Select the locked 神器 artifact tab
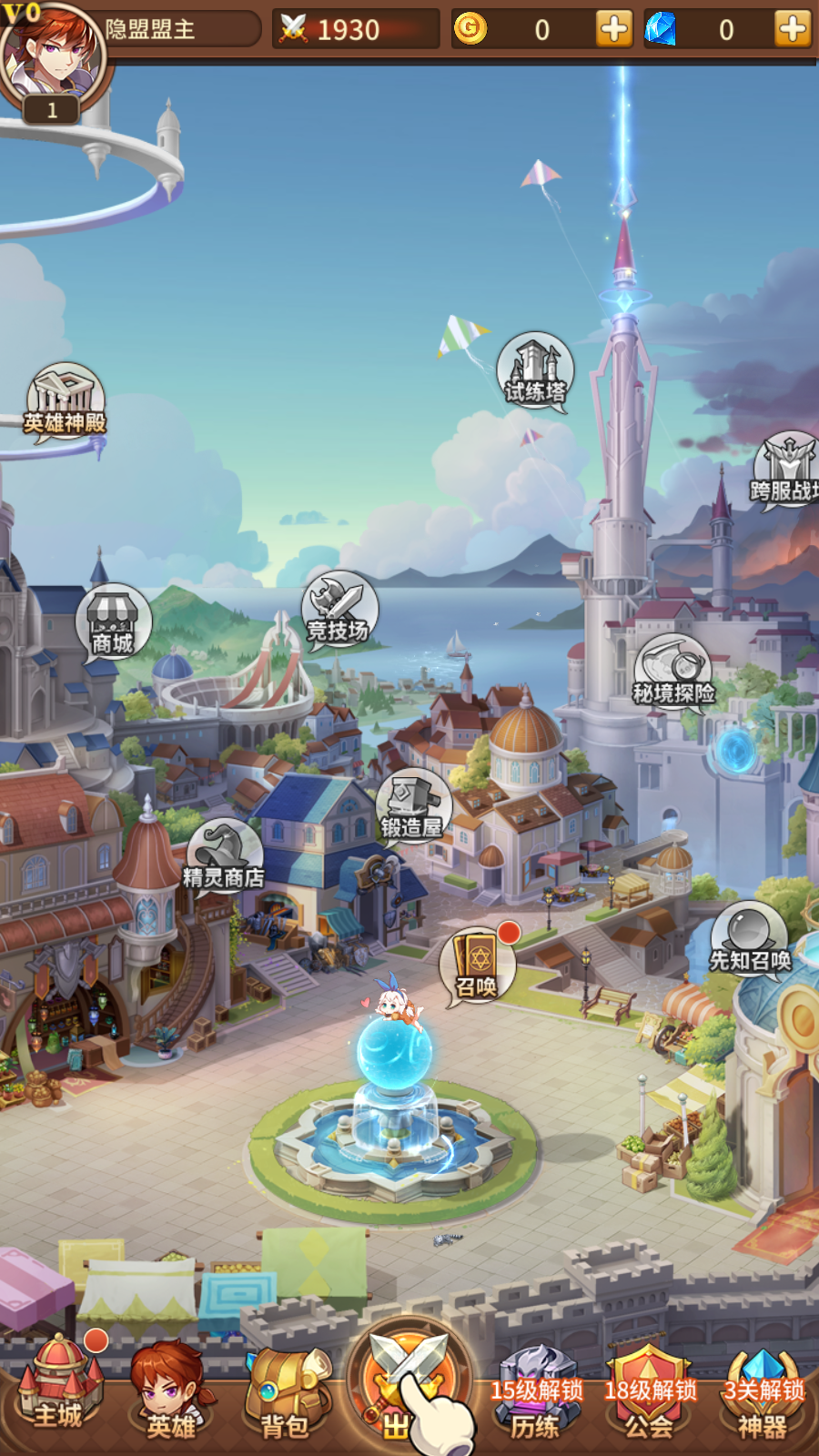Image resolution: width=819 pixels, height=1456 pixels. (763, 1397)
